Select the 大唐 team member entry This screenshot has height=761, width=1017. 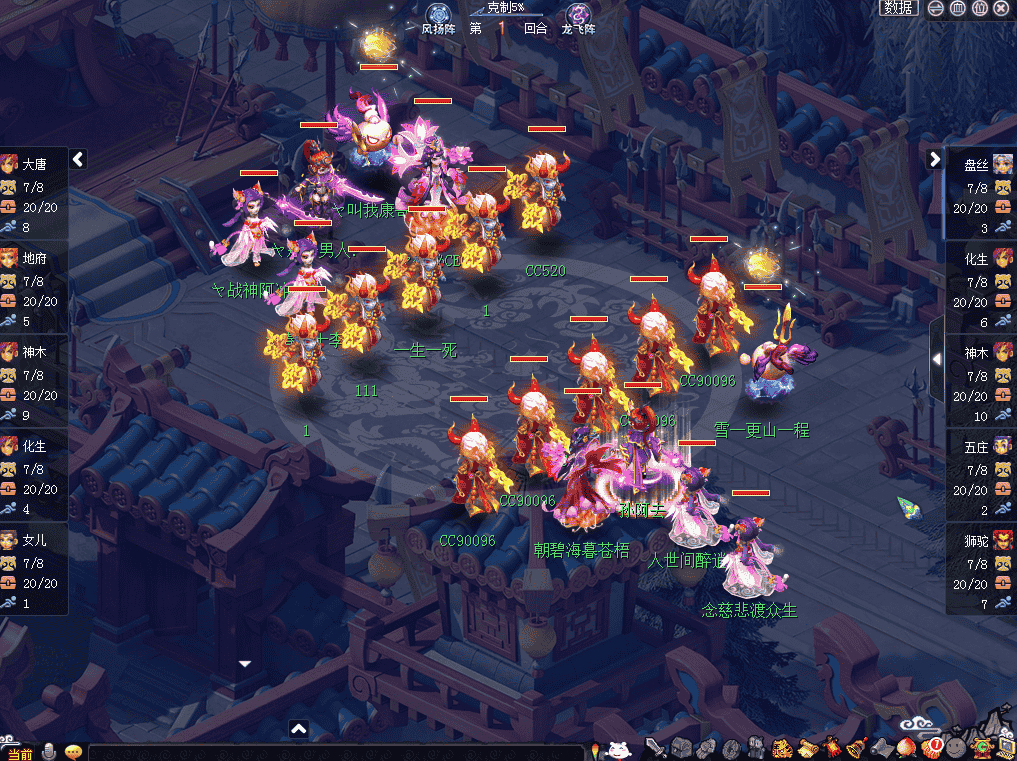pyautogui.click(x=34, y=189)
